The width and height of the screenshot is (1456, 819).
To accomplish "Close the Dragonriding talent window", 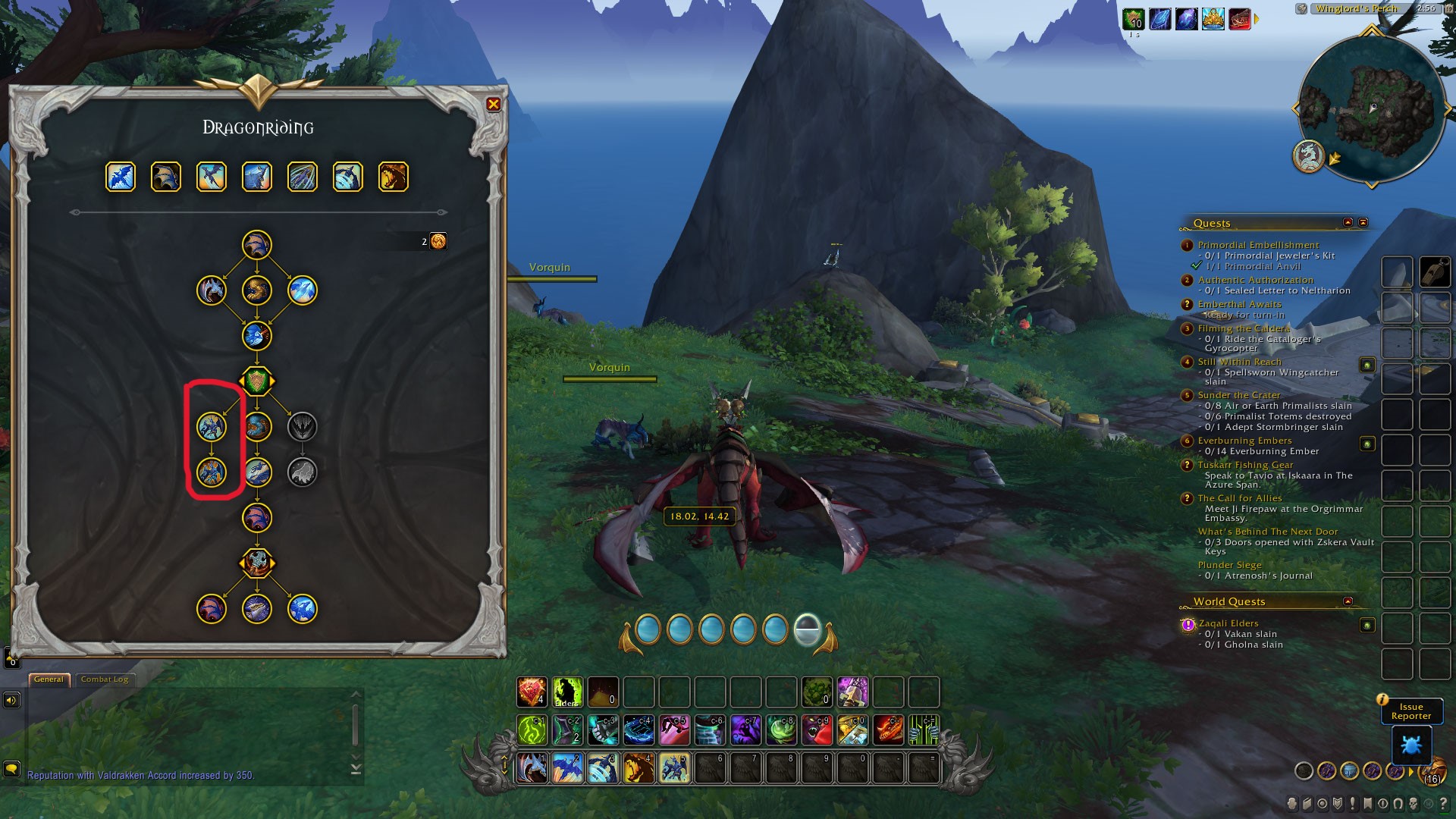I will point(493,105).
